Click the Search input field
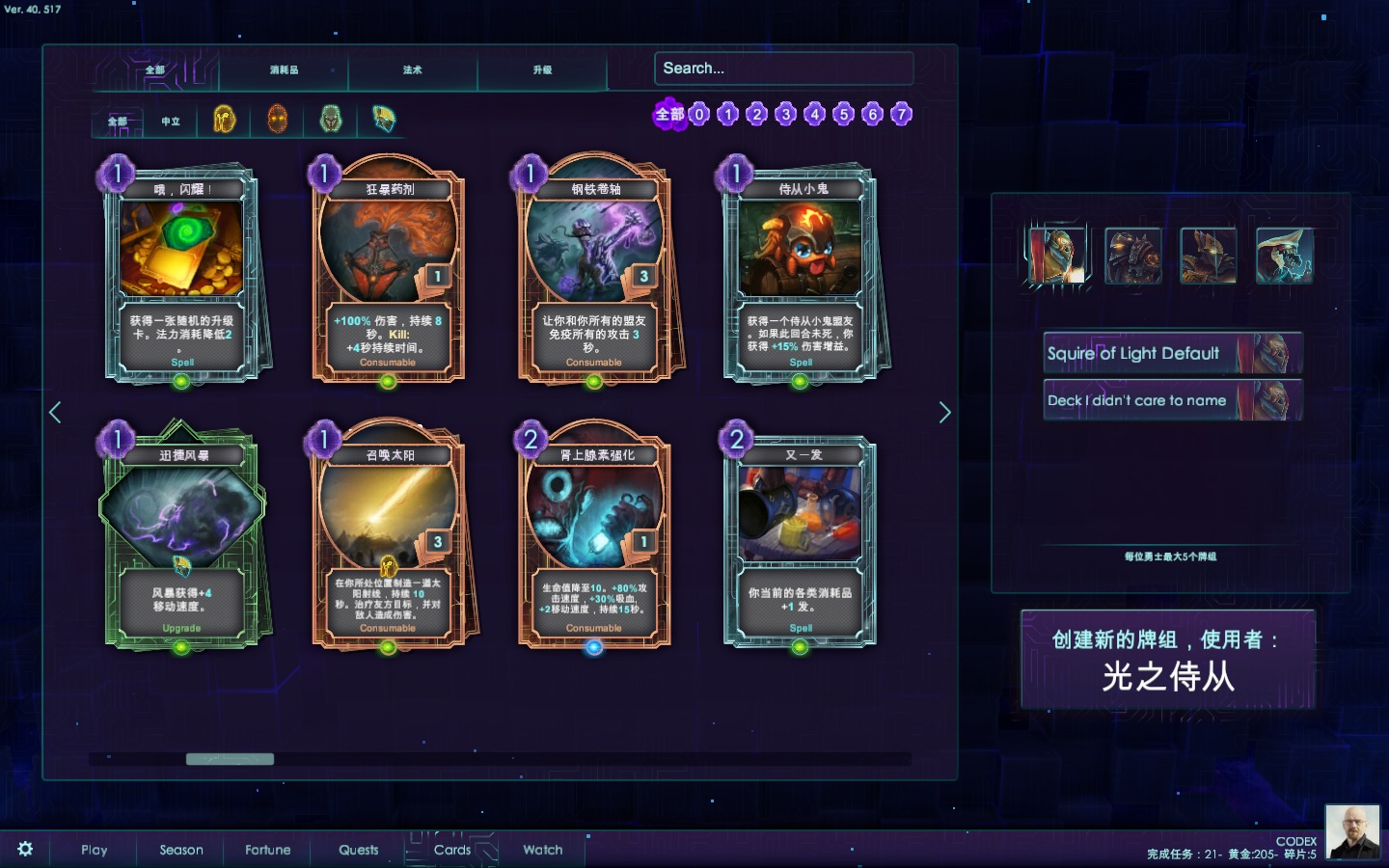Screen dimensions: 1389x868 [x=783, y=68]
